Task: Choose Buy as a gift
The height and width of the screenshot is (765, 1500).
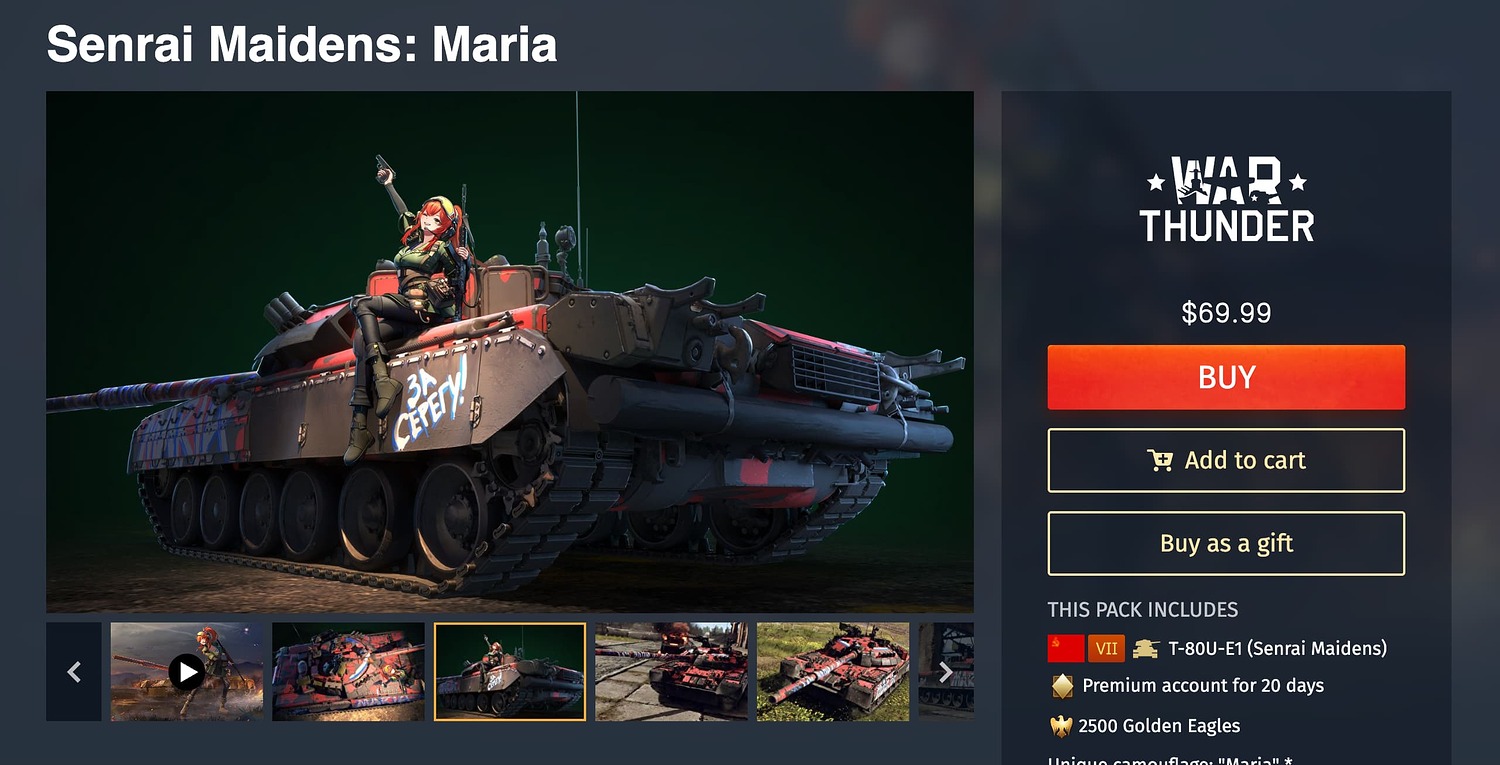Action: pos(1226,543)
